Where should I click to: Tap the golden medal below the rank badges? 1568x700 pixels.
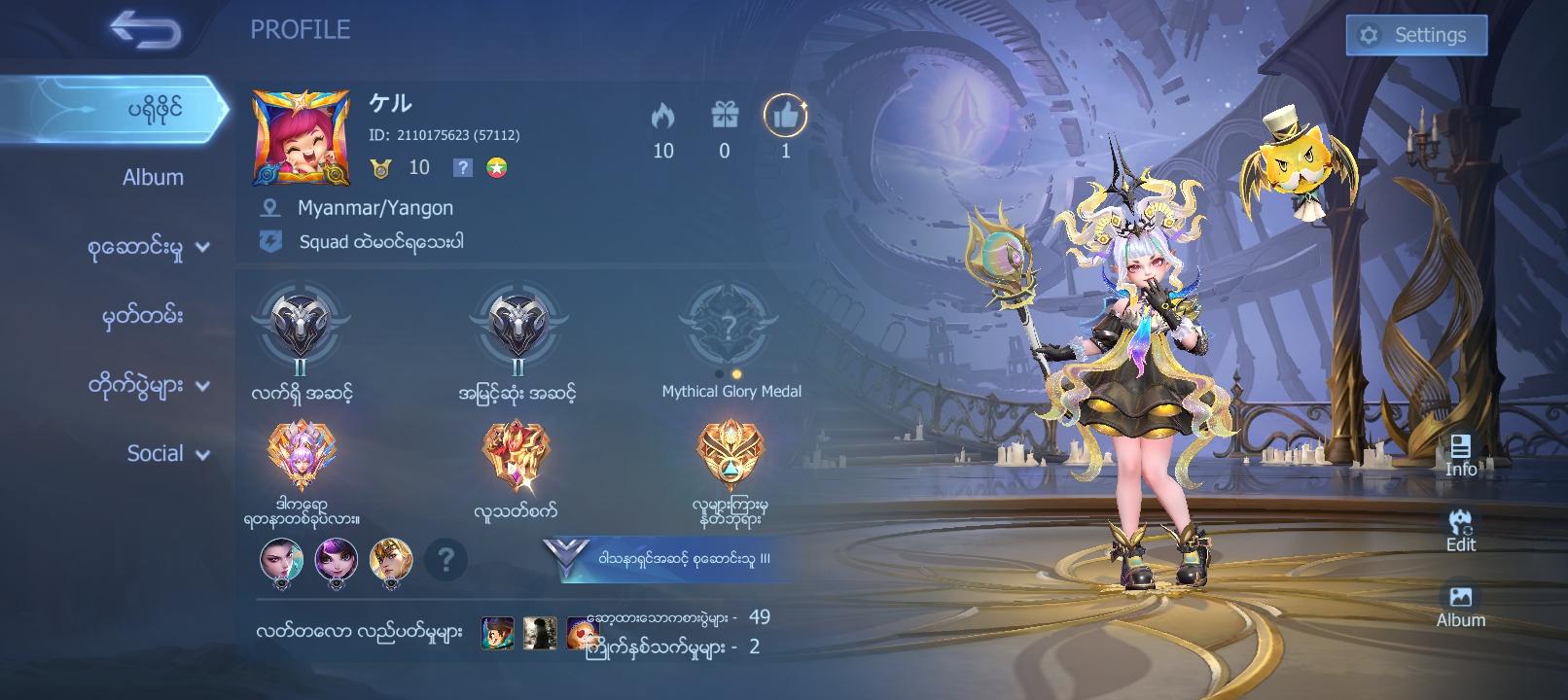[x=728, y=461]
